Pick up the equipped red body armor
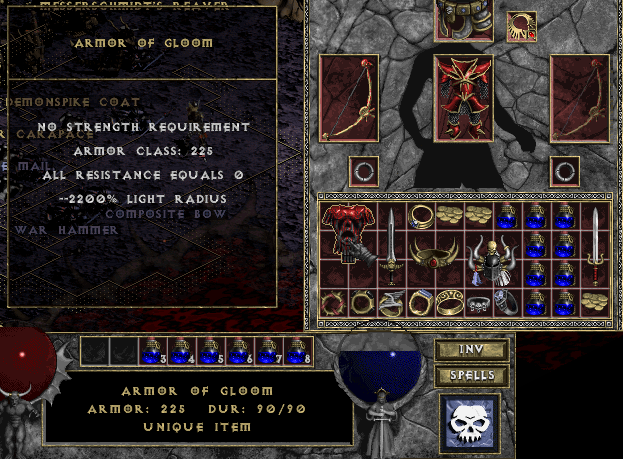The height and width of the screenshot is (459, 623). click(x=463, y=98)
